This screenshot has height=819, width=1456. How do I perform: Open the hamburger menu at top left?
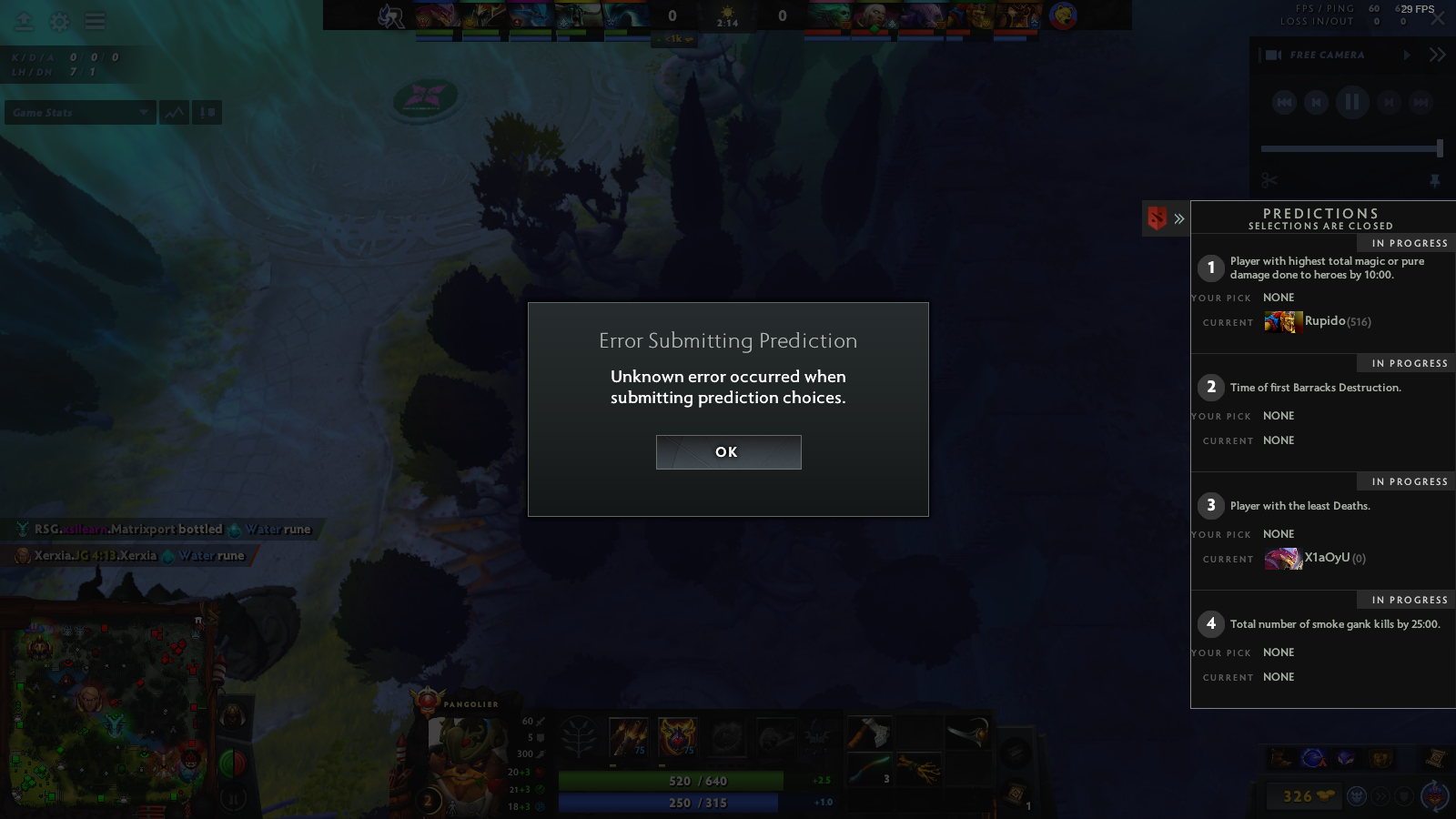tap(94, 21)
